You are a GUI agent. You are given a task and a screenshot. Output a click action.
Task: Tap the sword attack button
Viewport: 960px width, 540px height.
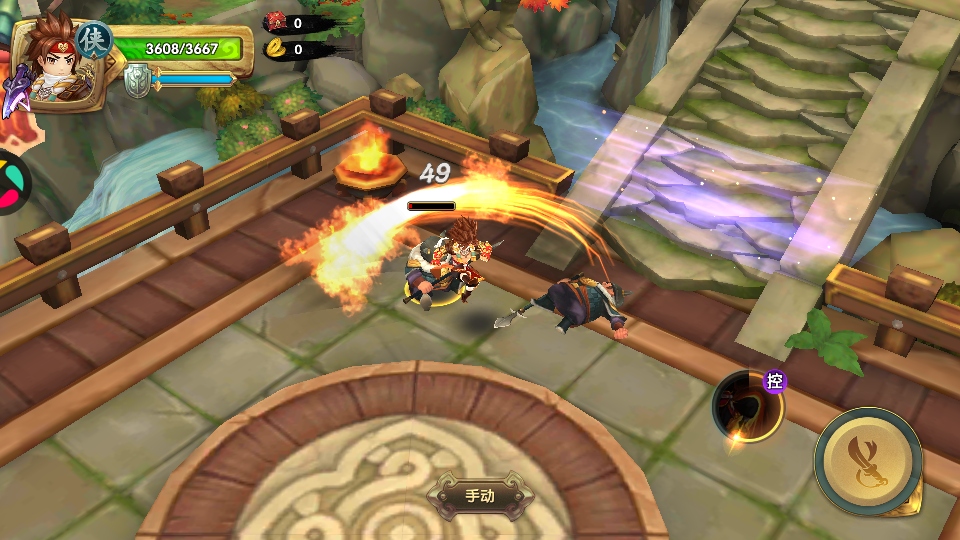tap(867, 460)
